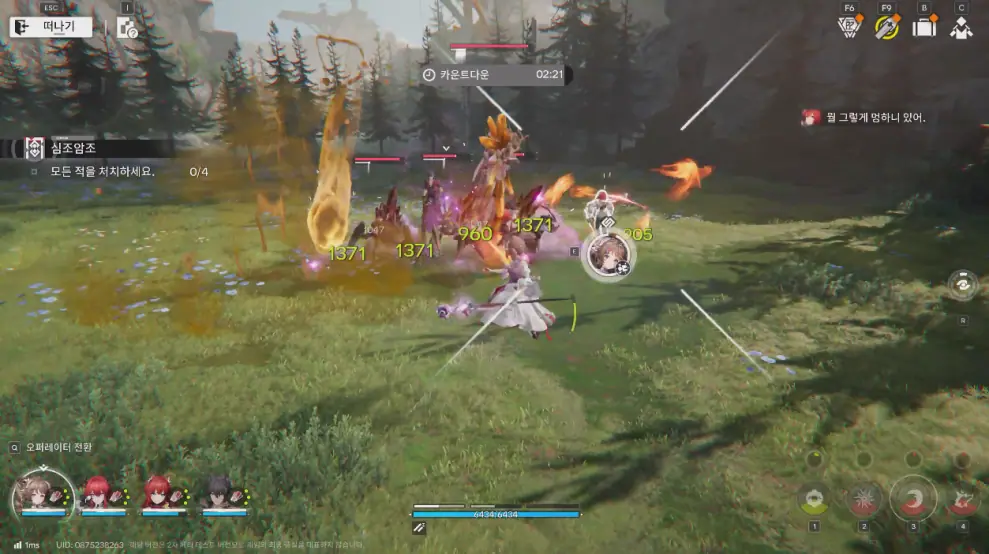
Task: Open the icon beside the 떠나기 button
Action: click(x=127, y=28)
